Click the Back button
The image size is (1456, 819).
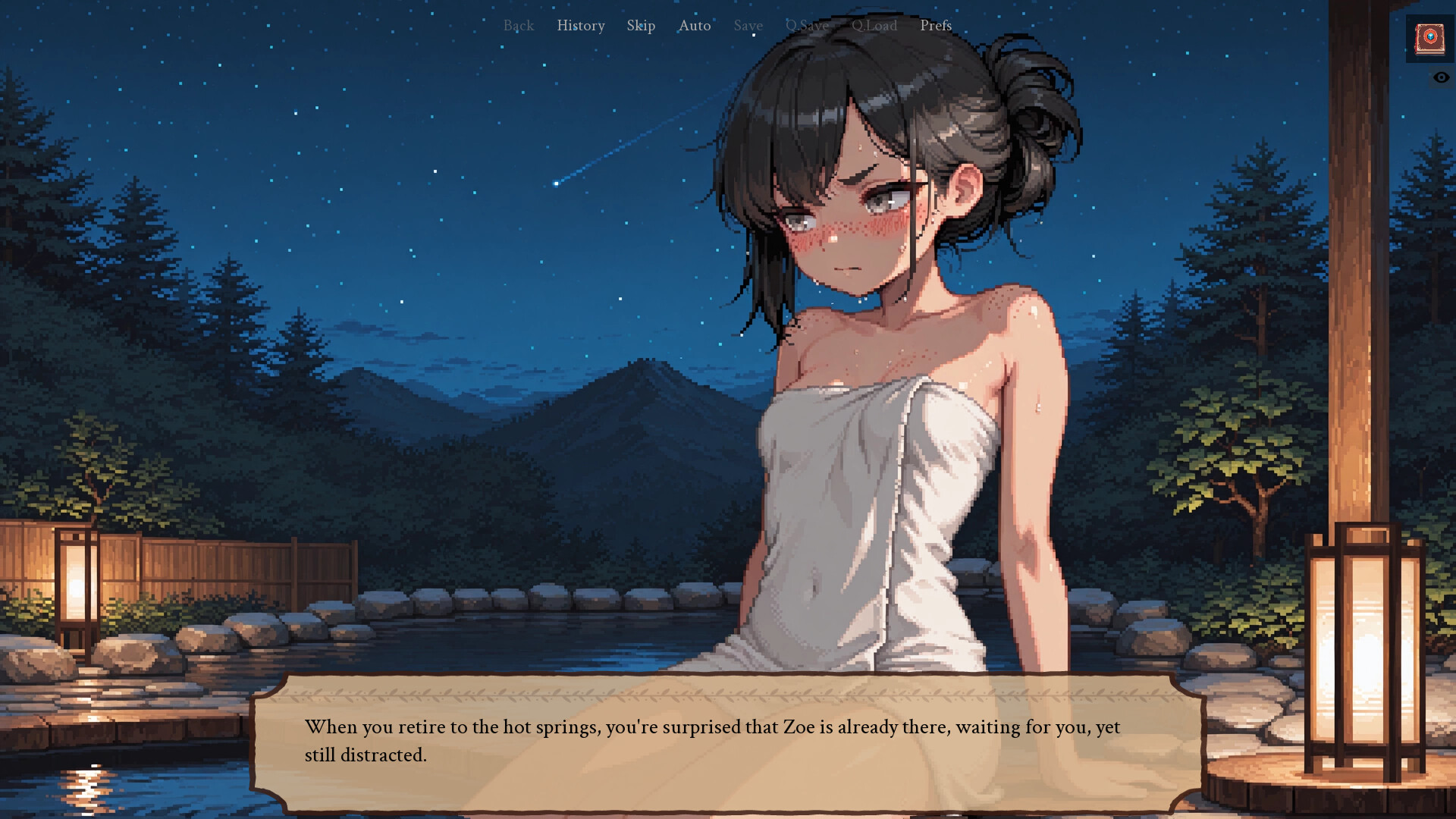519,26
